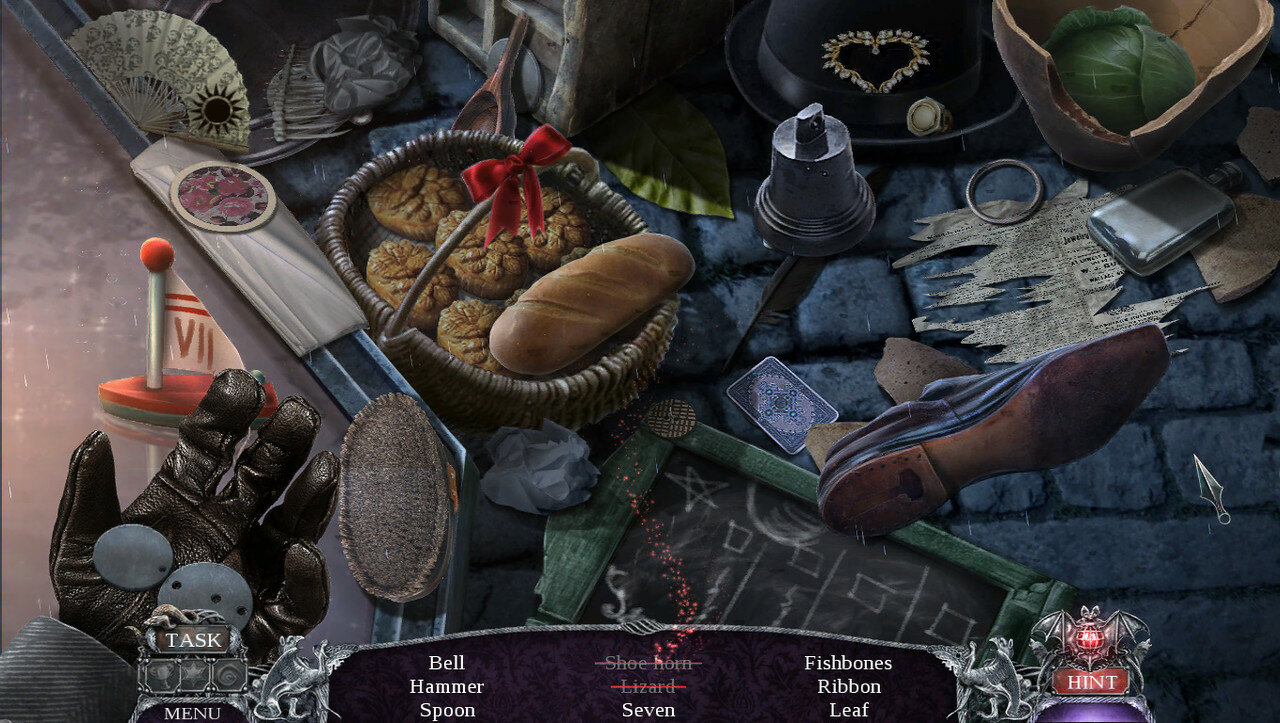The image size is (1280, 723).
Task: Select the spiral swirl icon
Action: 227,674
